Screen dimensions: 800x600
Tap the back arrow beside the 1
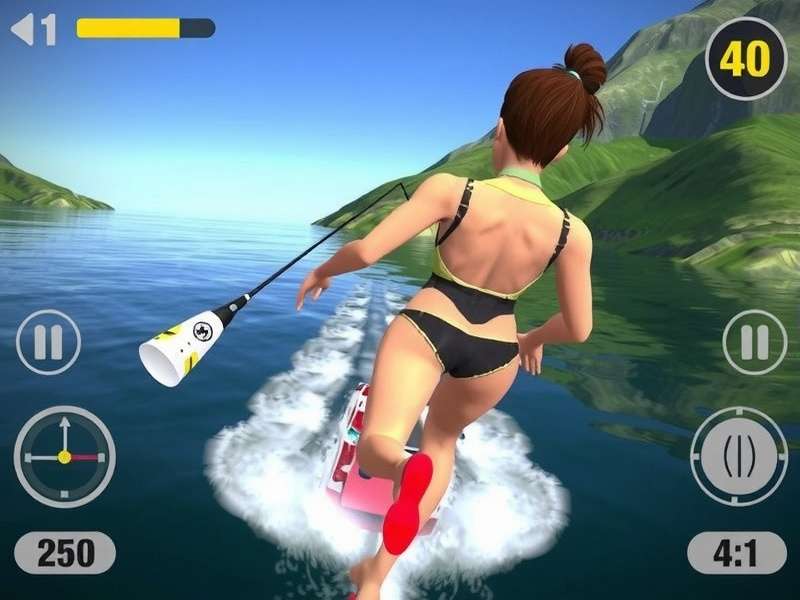(22, 29)
